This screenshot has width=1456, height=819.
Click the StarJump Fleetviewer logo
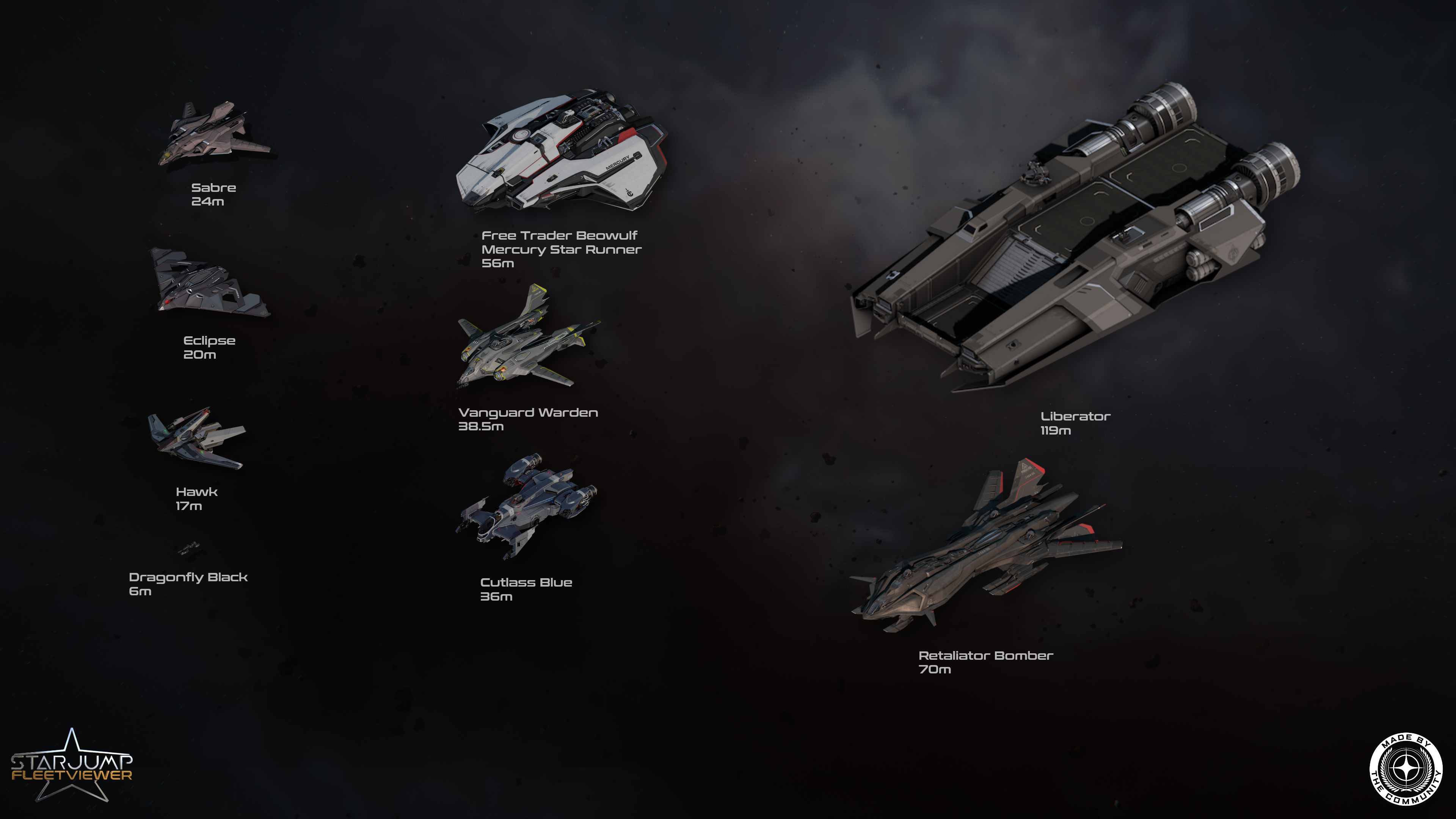click(x=72, y=766)
